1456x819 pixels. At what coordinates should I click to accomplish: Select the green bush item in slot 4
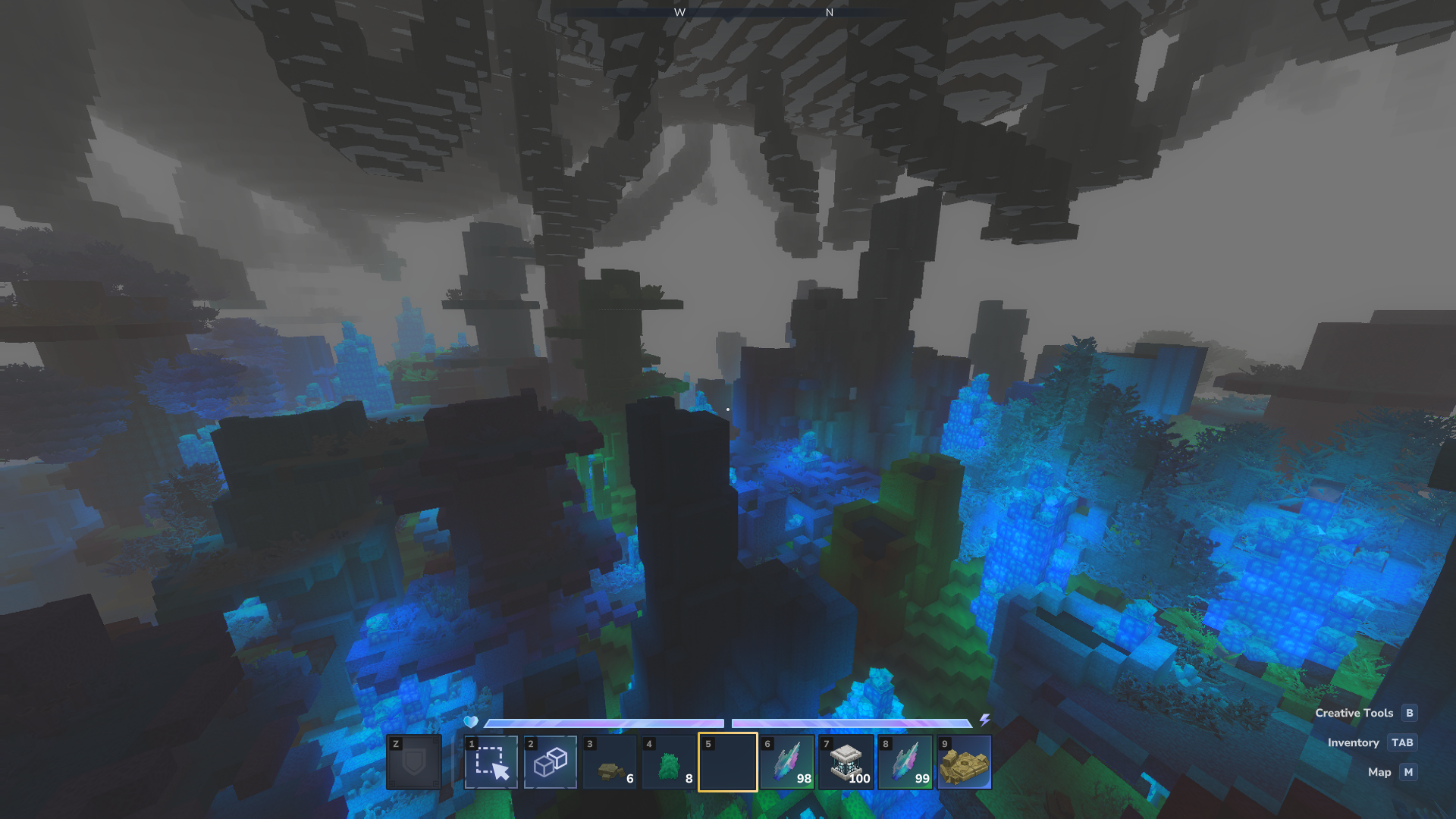(669, 762)
